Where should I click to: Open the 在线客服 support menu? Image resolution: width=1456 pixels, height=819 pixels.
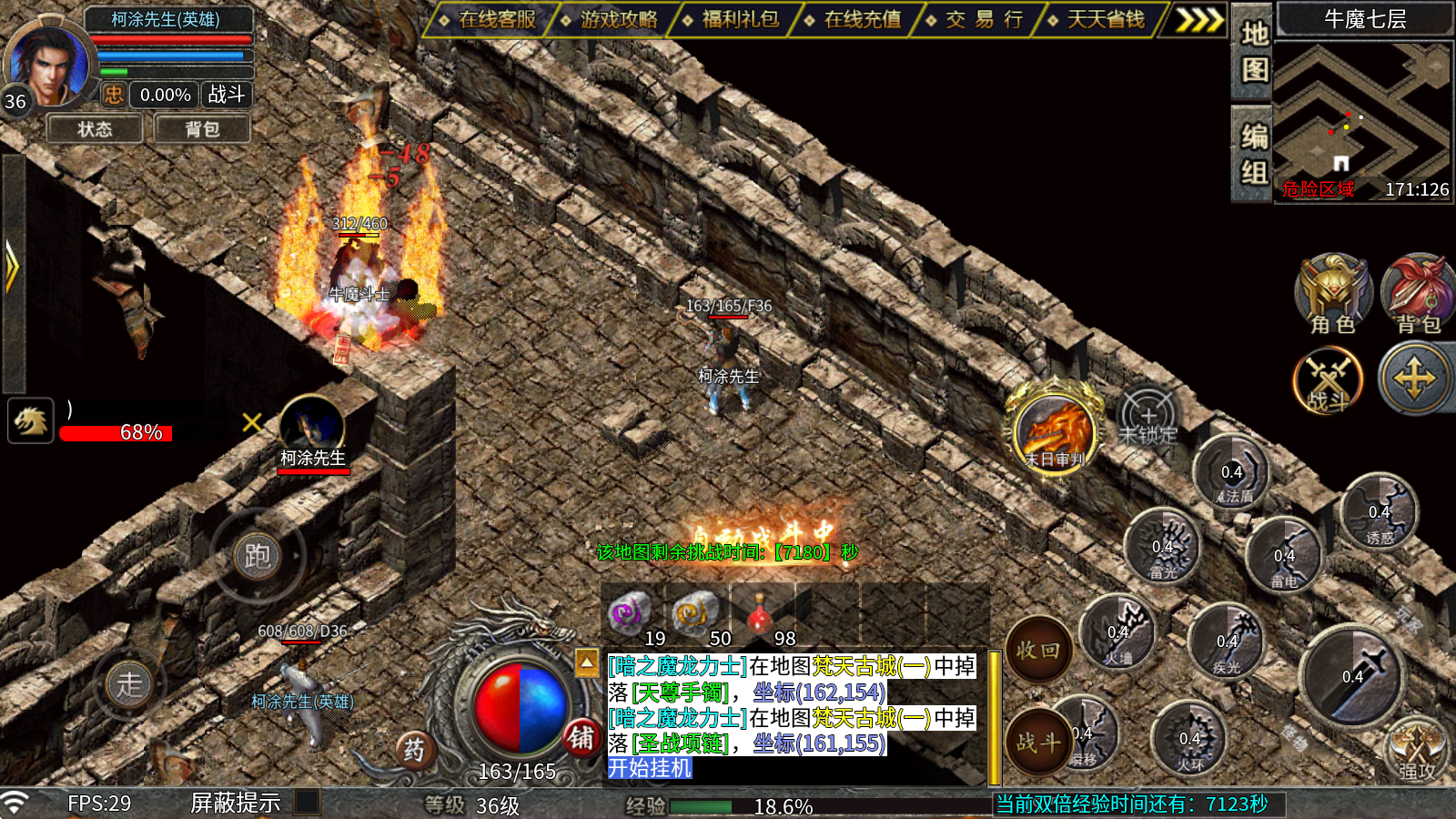point(489,19)
